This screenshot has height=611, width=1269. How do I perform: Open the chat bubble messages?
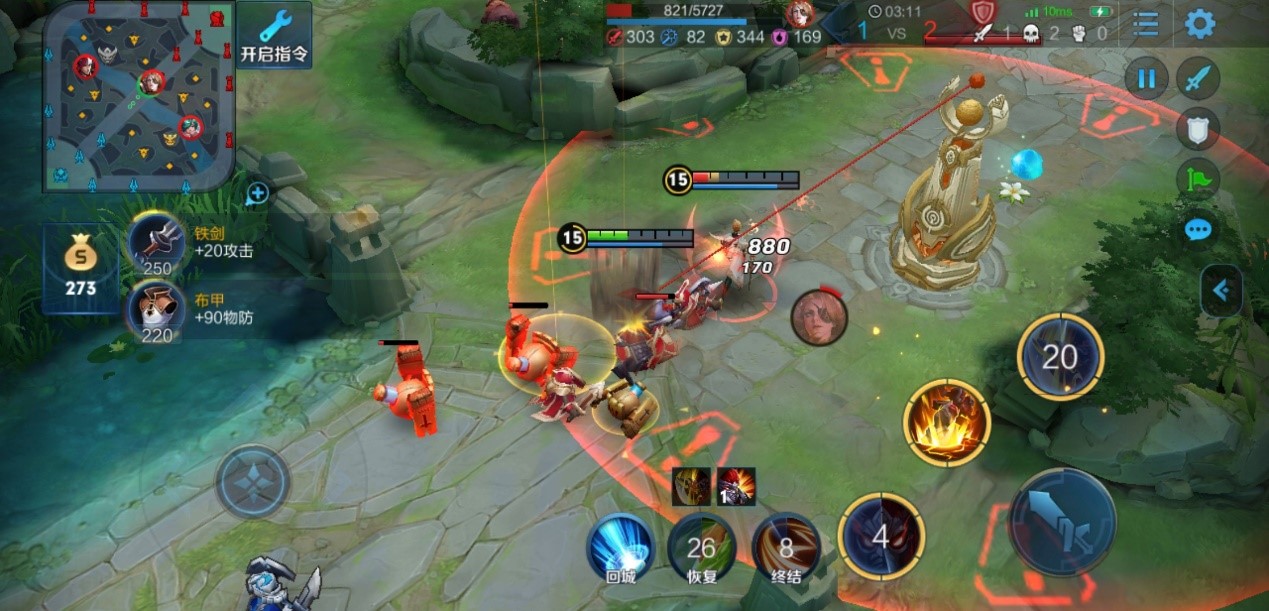pyautogui.click(x=1197, y=230)
